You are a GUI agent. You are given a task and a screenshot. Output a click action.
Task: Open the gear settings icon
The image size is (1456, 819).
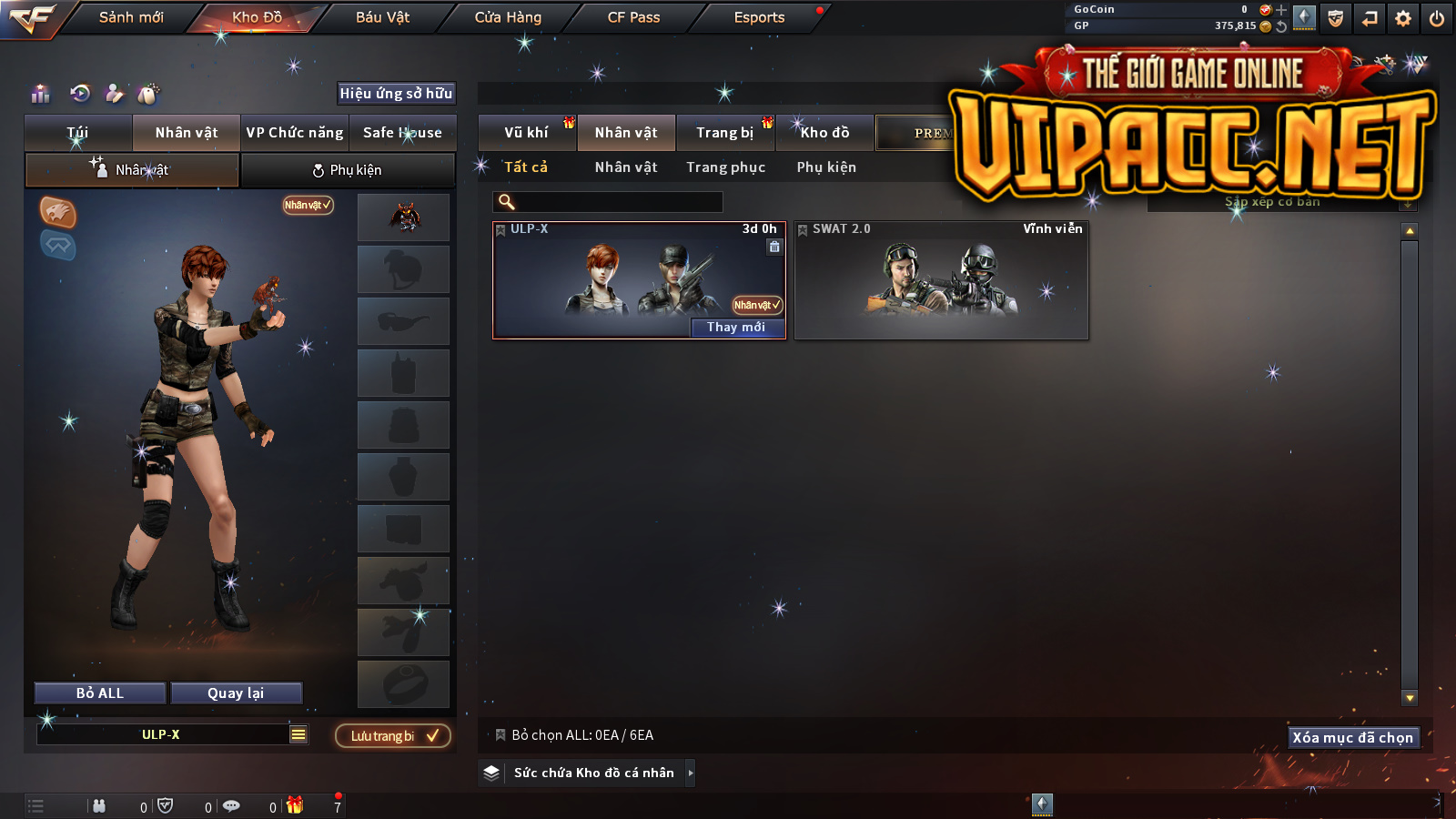tap(1403, 18)
